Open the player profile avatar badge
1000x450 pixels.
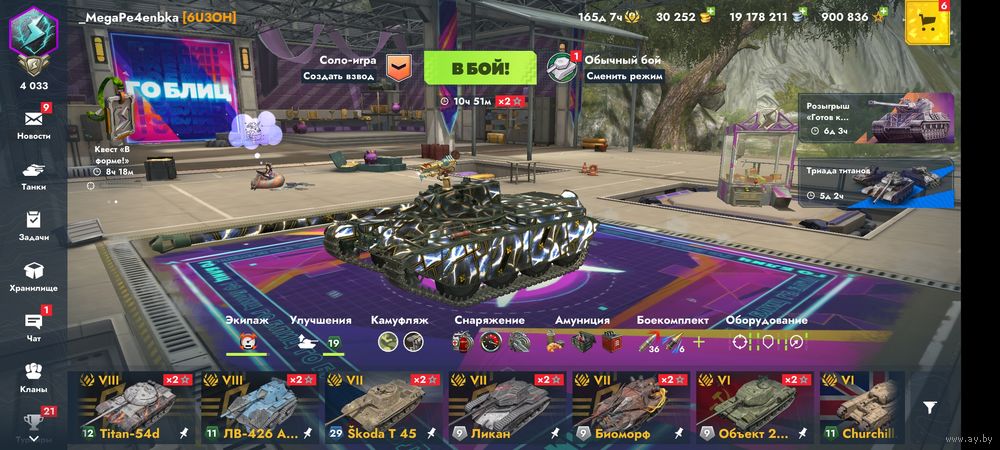tap(34, 40)
